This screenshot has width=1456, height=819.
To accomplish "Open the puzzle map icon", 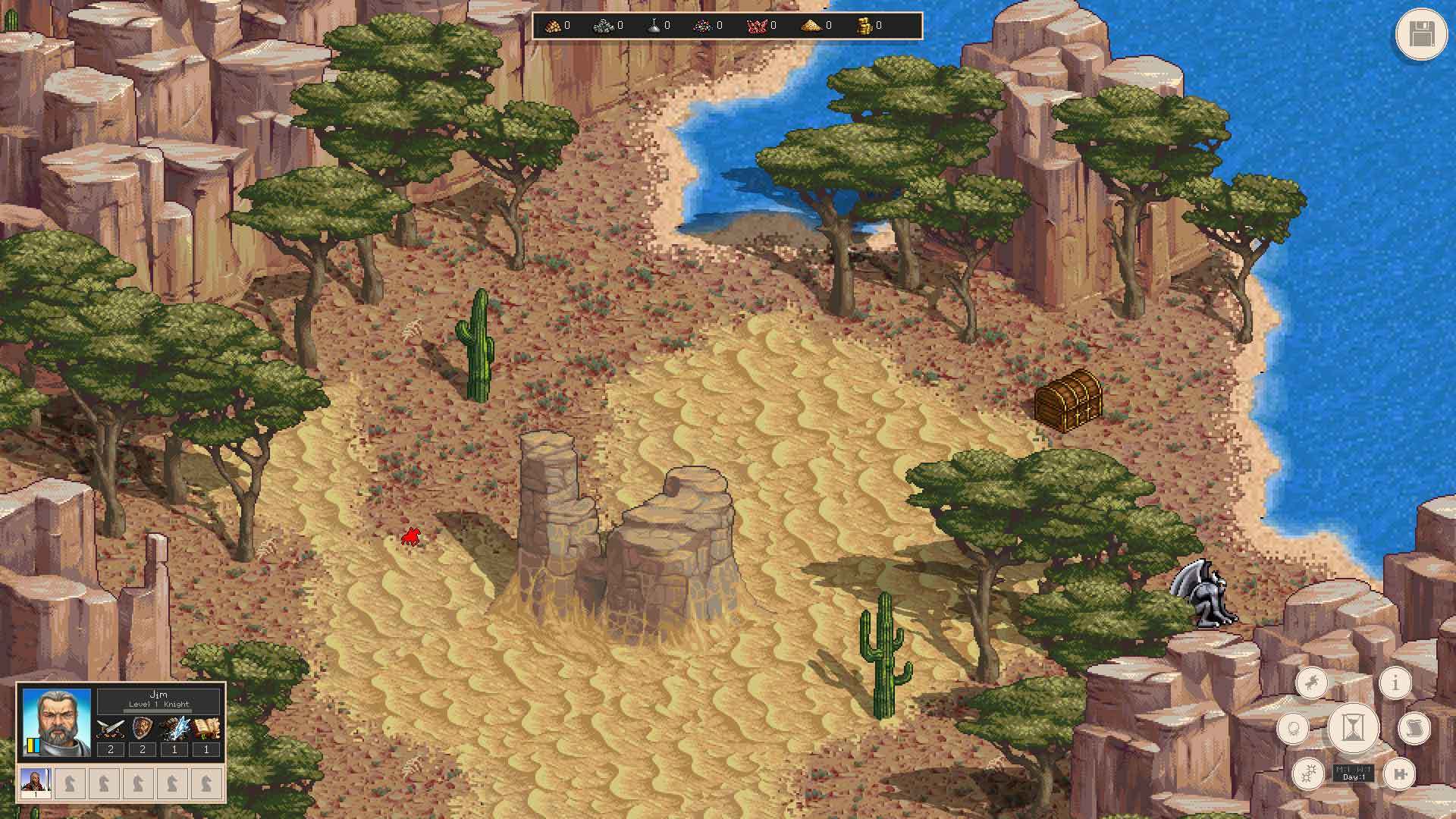I will (x=1400, y=774).
